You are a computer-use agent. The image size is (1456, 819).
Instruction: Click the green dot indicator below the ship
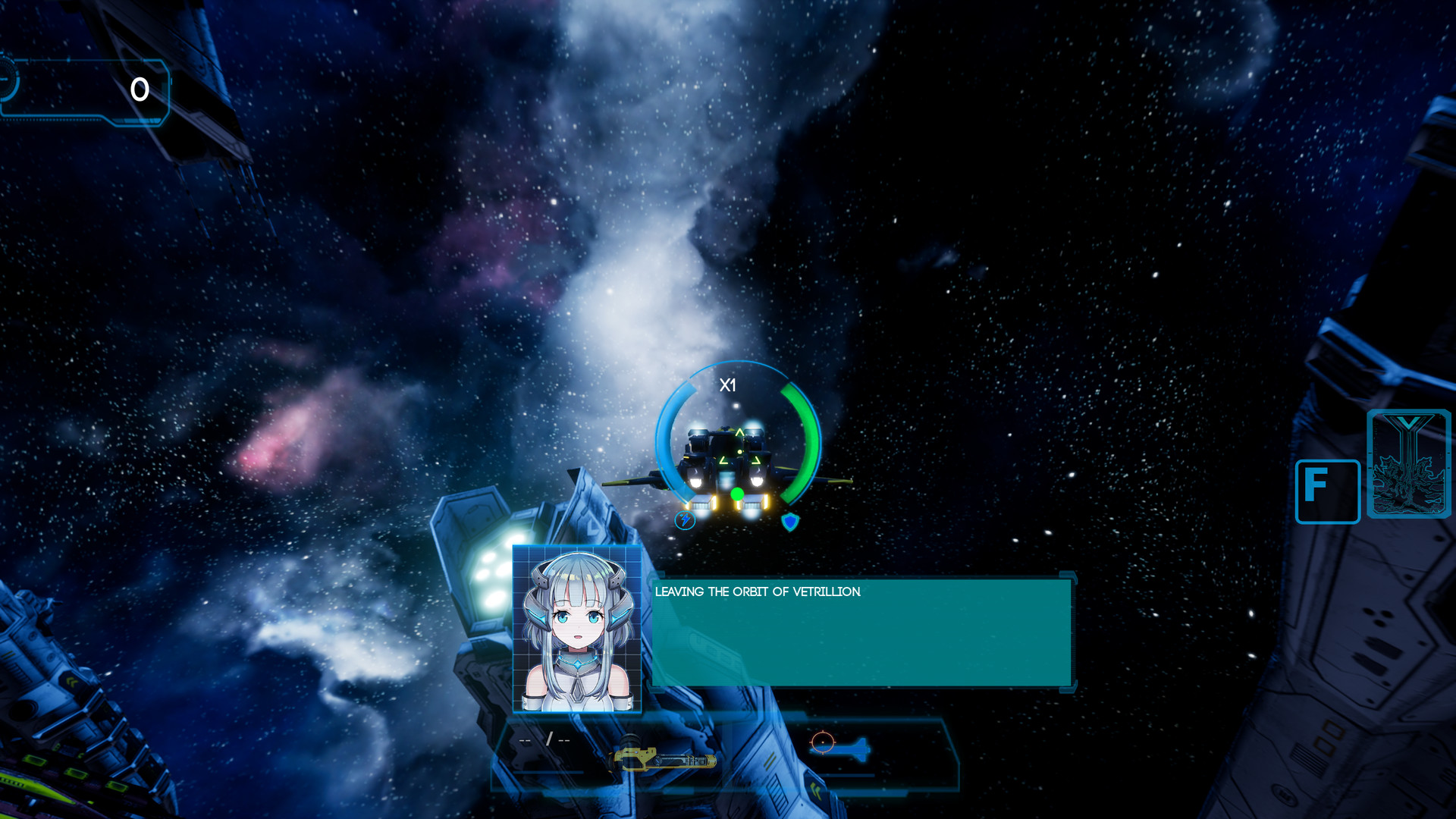coord(736,494)
